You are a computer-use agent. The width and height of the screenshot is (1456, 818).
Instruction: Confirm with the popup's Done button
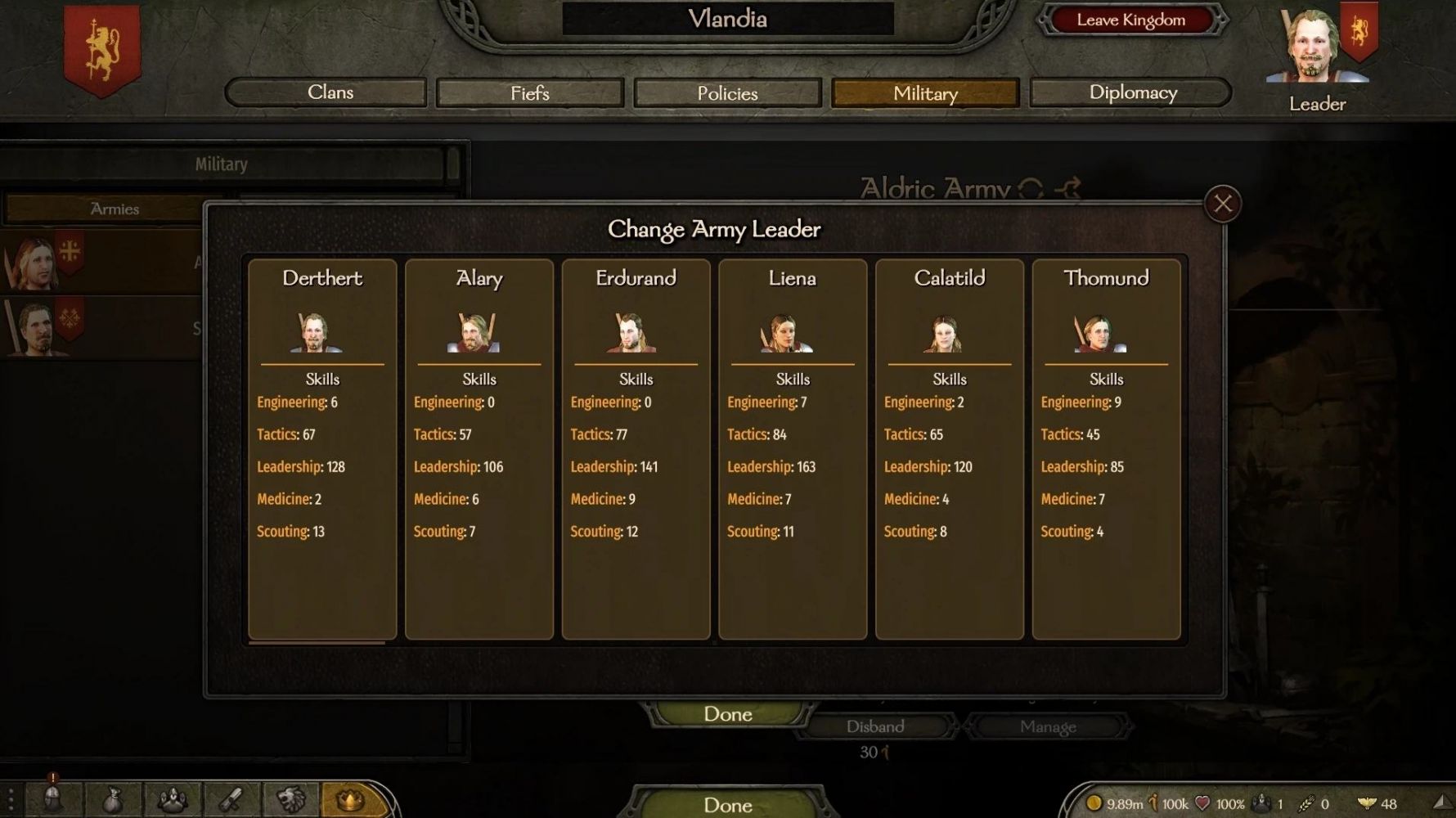727,714
